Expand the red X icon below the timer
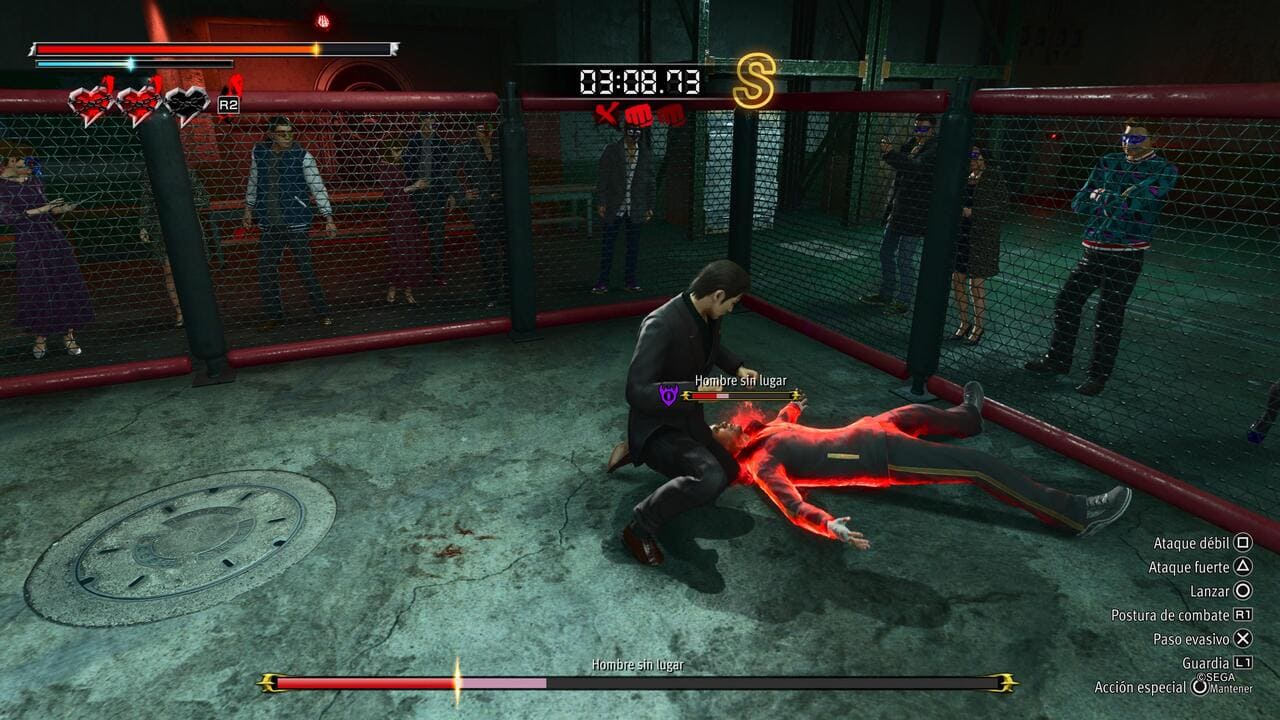The width and height of the screenshot is (1280, 720). pos(608,113)
